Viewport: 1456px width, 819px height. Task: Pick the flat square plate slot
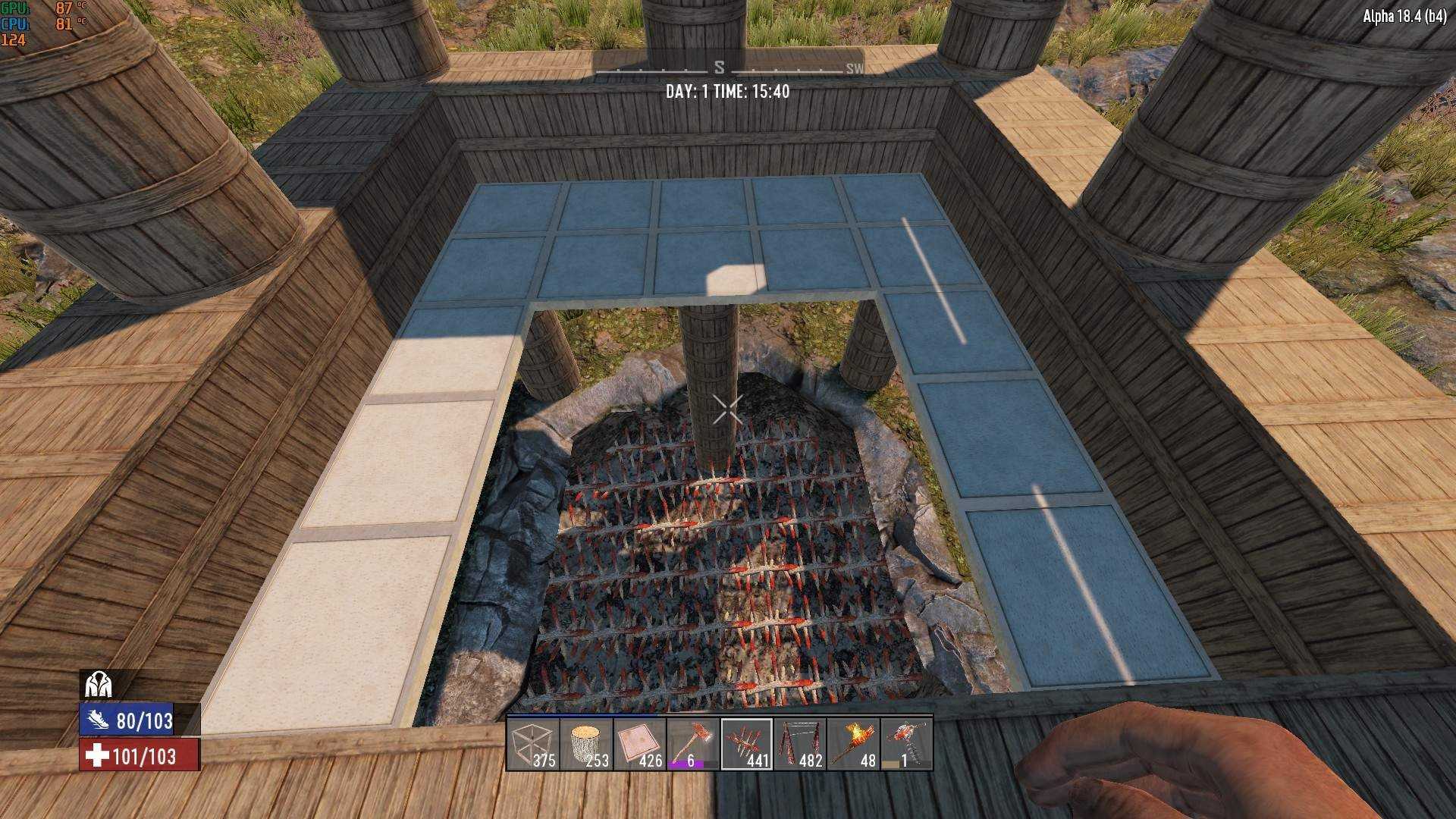639,745
